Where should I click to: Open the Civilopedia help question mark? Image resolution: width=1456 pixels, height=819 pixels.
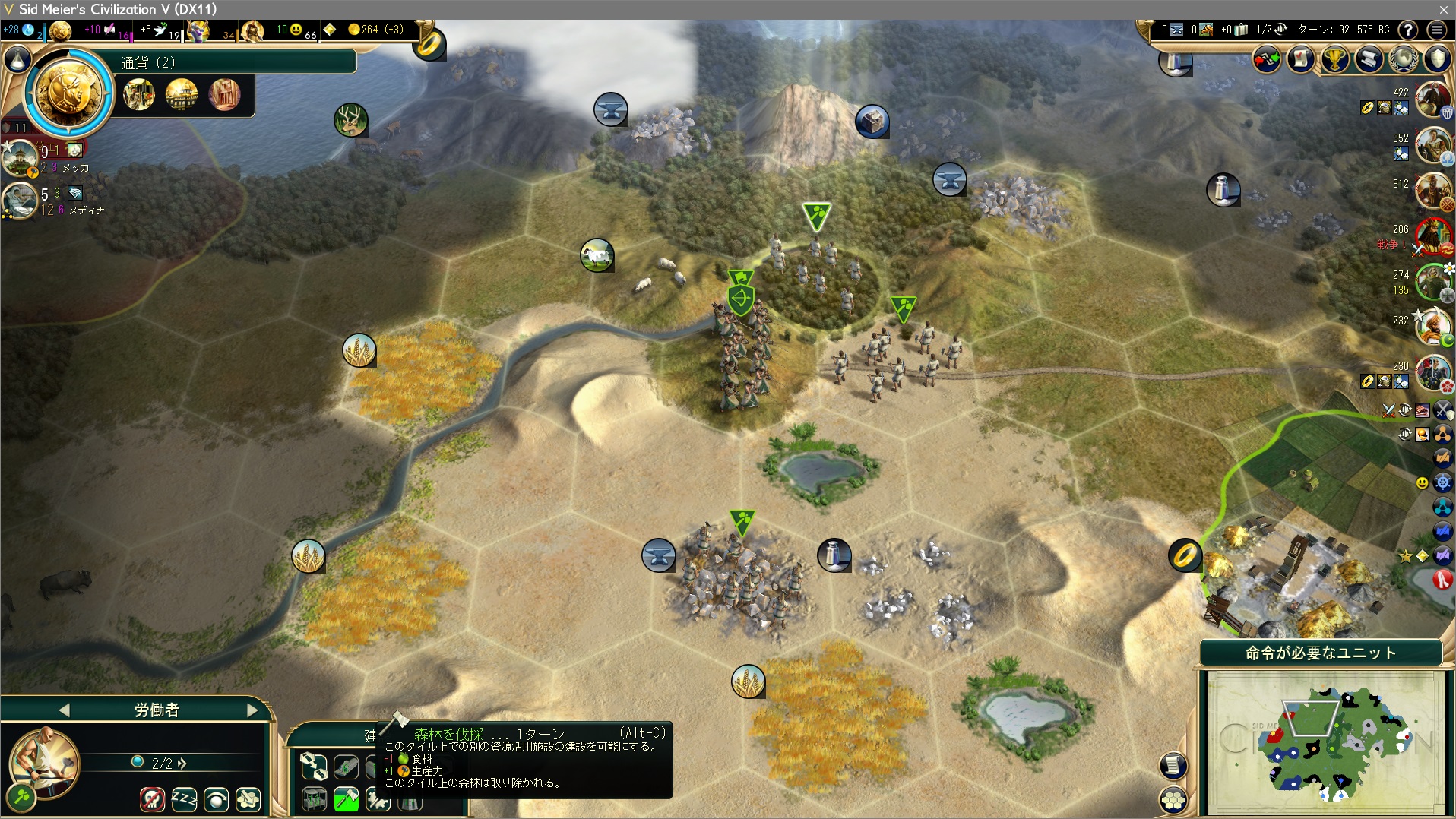[1407, 30]
